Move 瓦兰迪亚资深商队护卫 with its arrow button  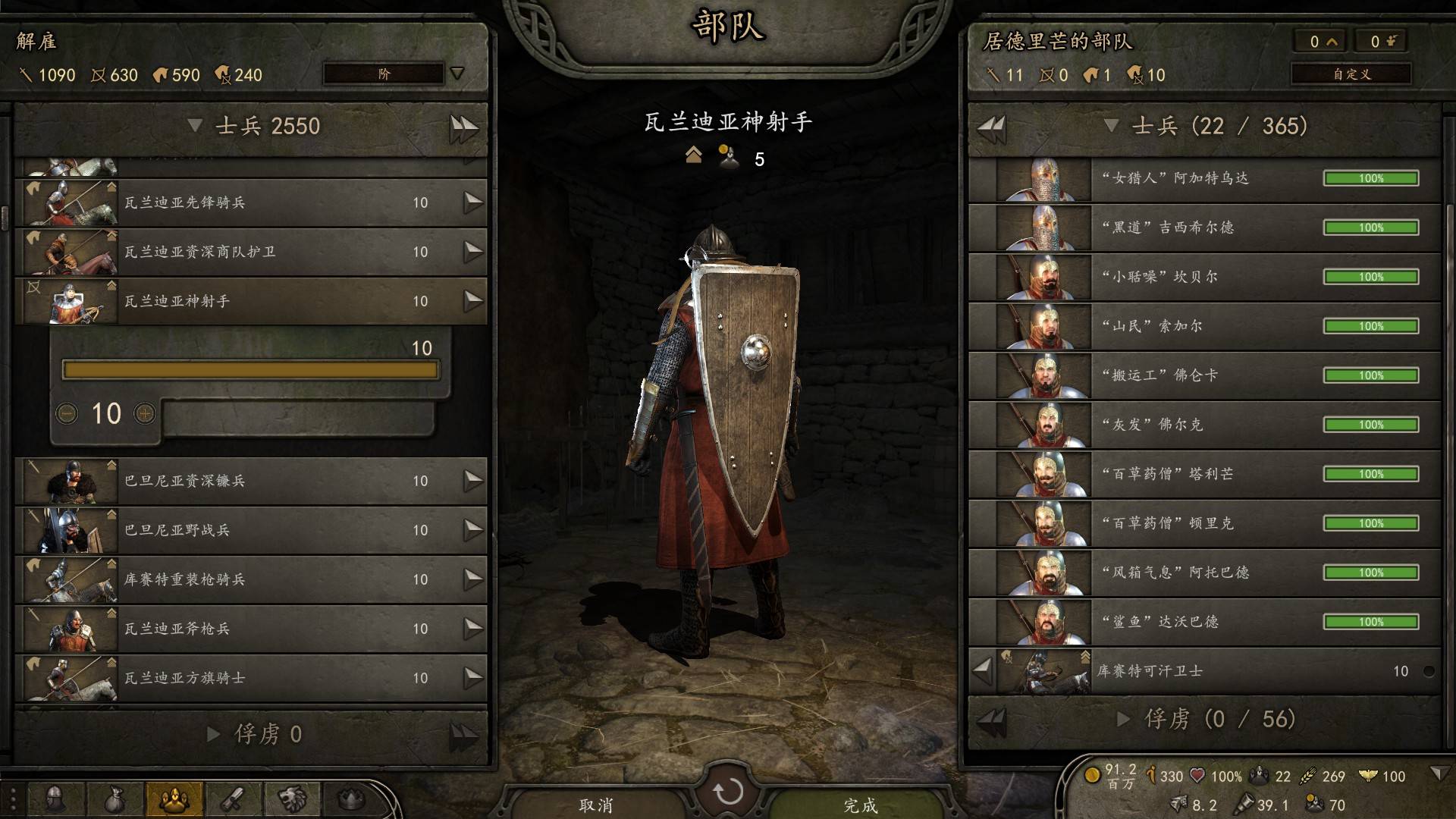(473, 252)
